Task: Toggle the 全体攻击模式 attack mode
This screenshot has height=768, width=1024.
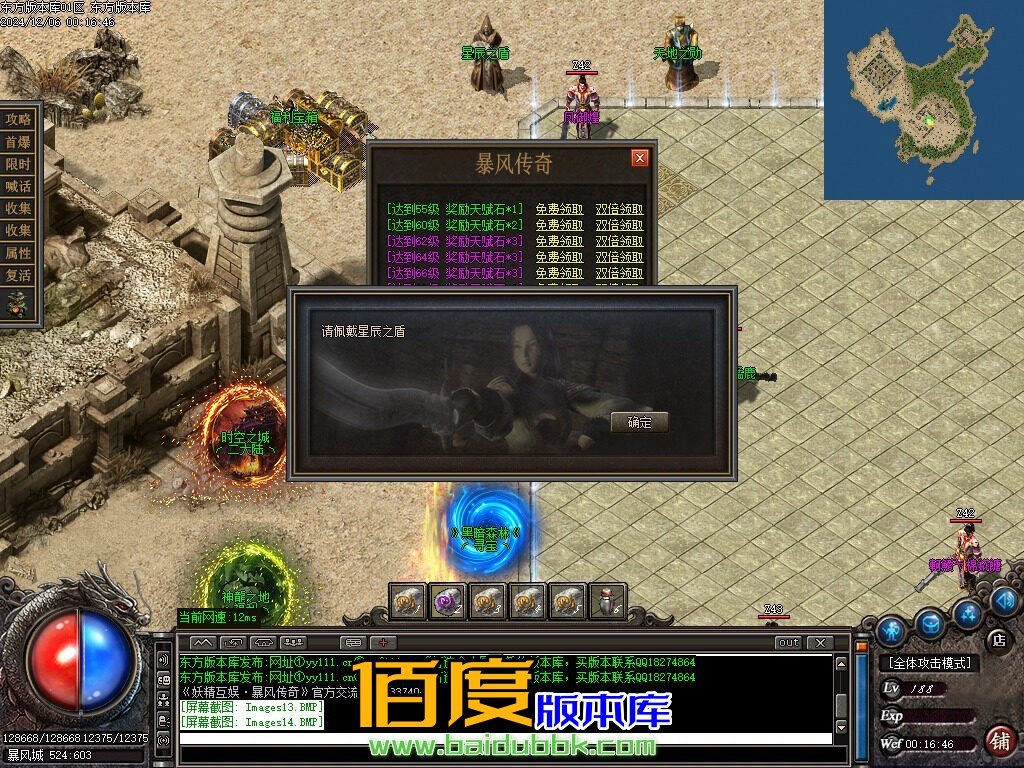Action: (929, 663)
